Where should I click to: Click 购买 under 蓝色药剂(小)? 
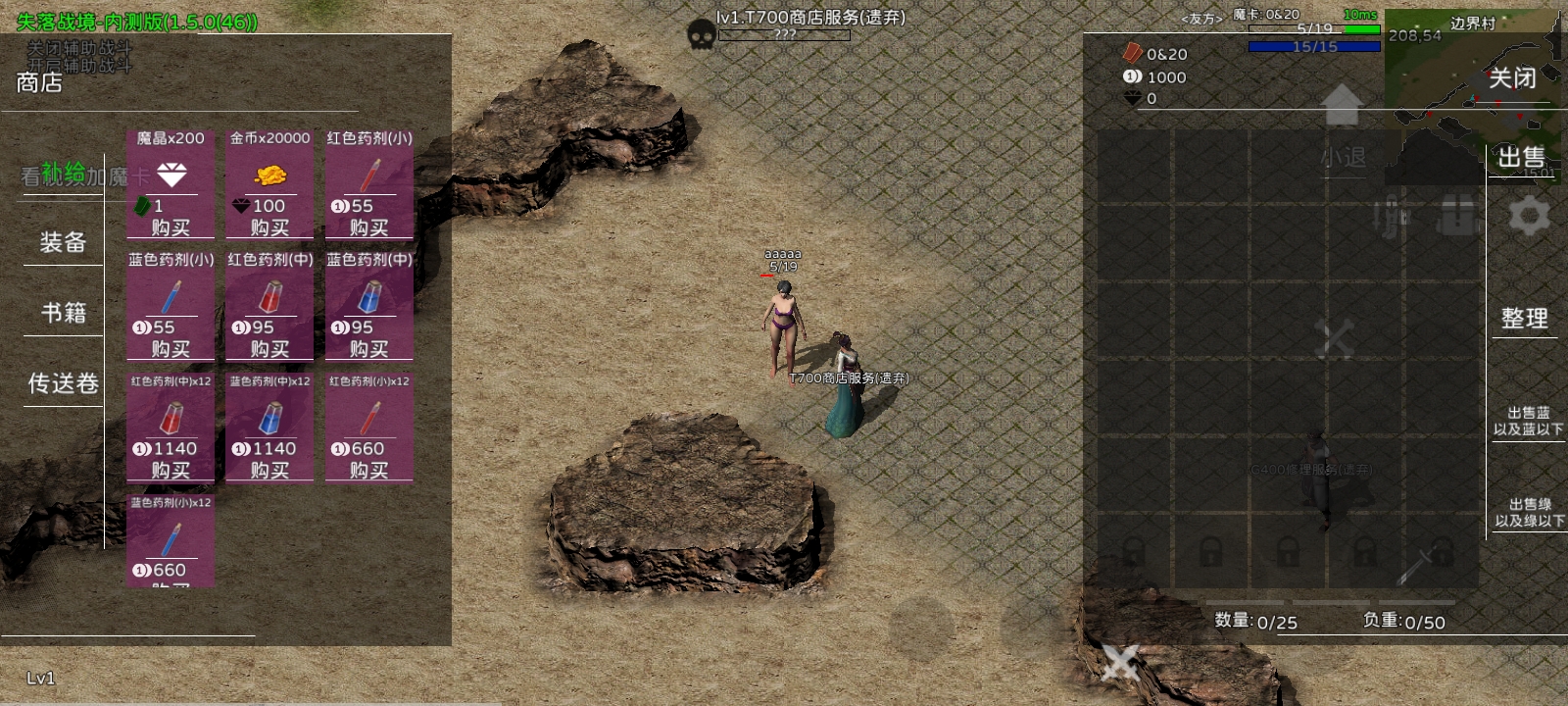click(171, 349)
